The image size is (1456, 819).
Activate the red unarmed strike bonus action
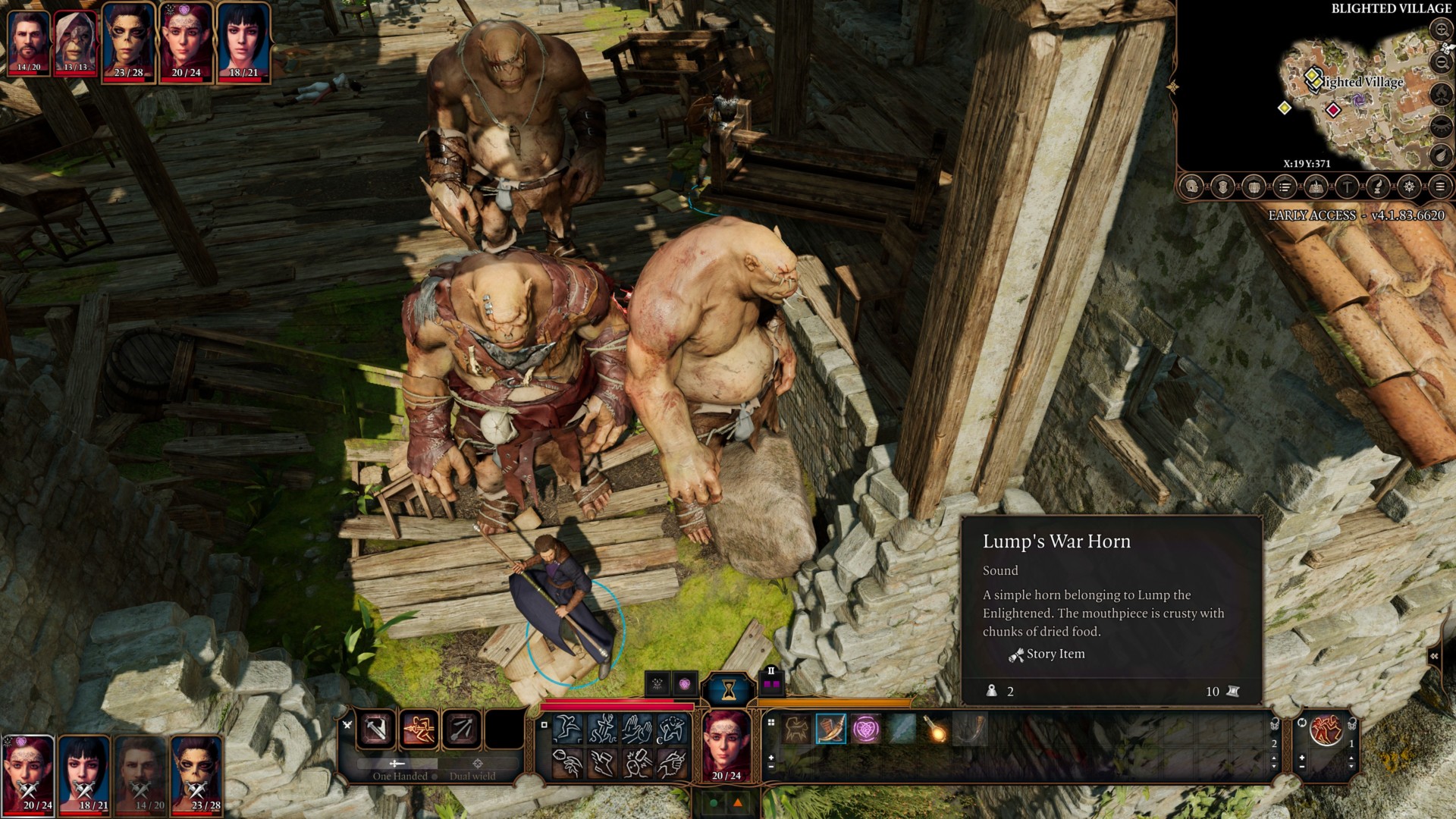tap(1326, 730)
